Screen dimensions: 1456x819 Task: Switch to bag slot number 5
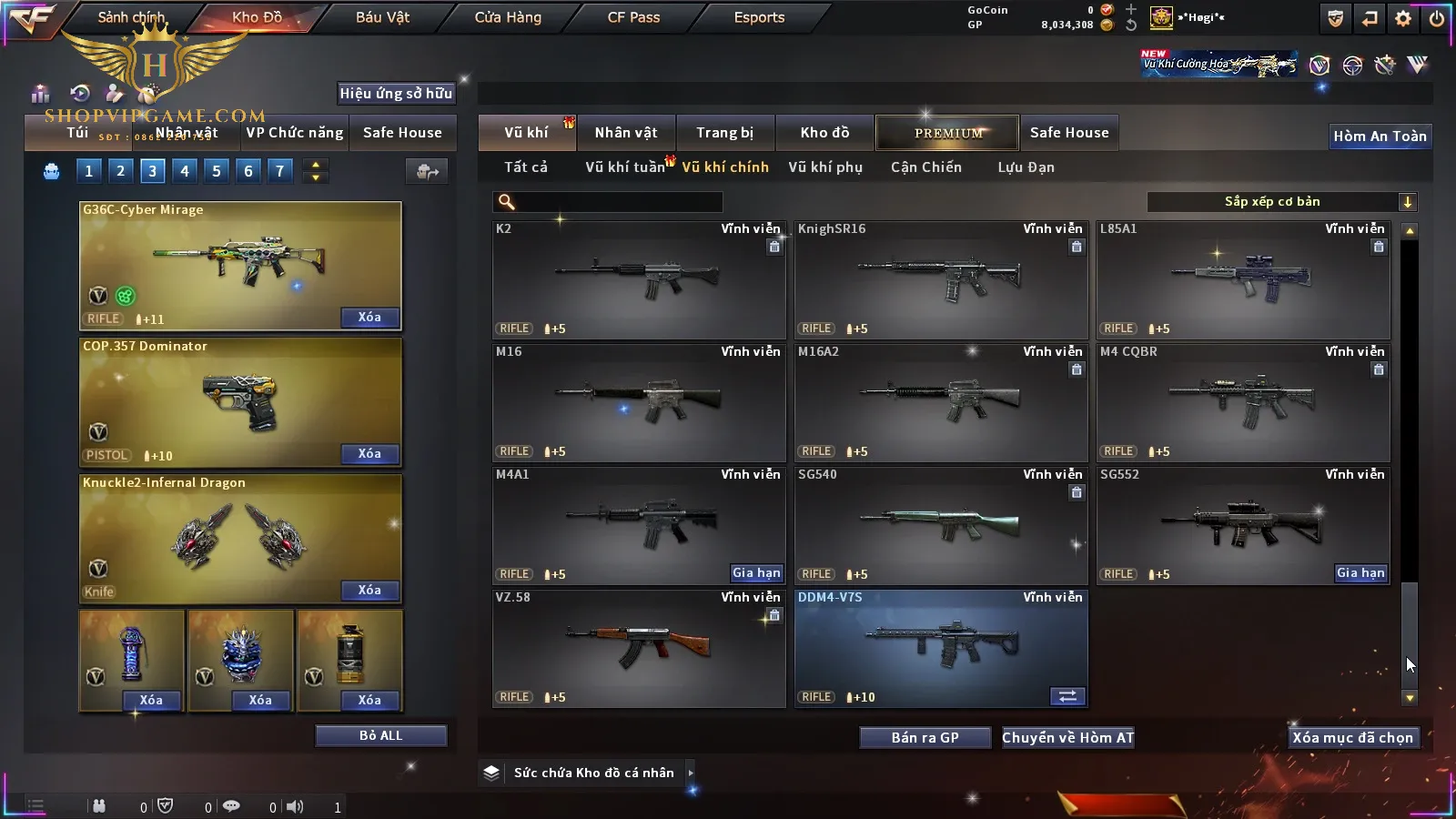217,171
